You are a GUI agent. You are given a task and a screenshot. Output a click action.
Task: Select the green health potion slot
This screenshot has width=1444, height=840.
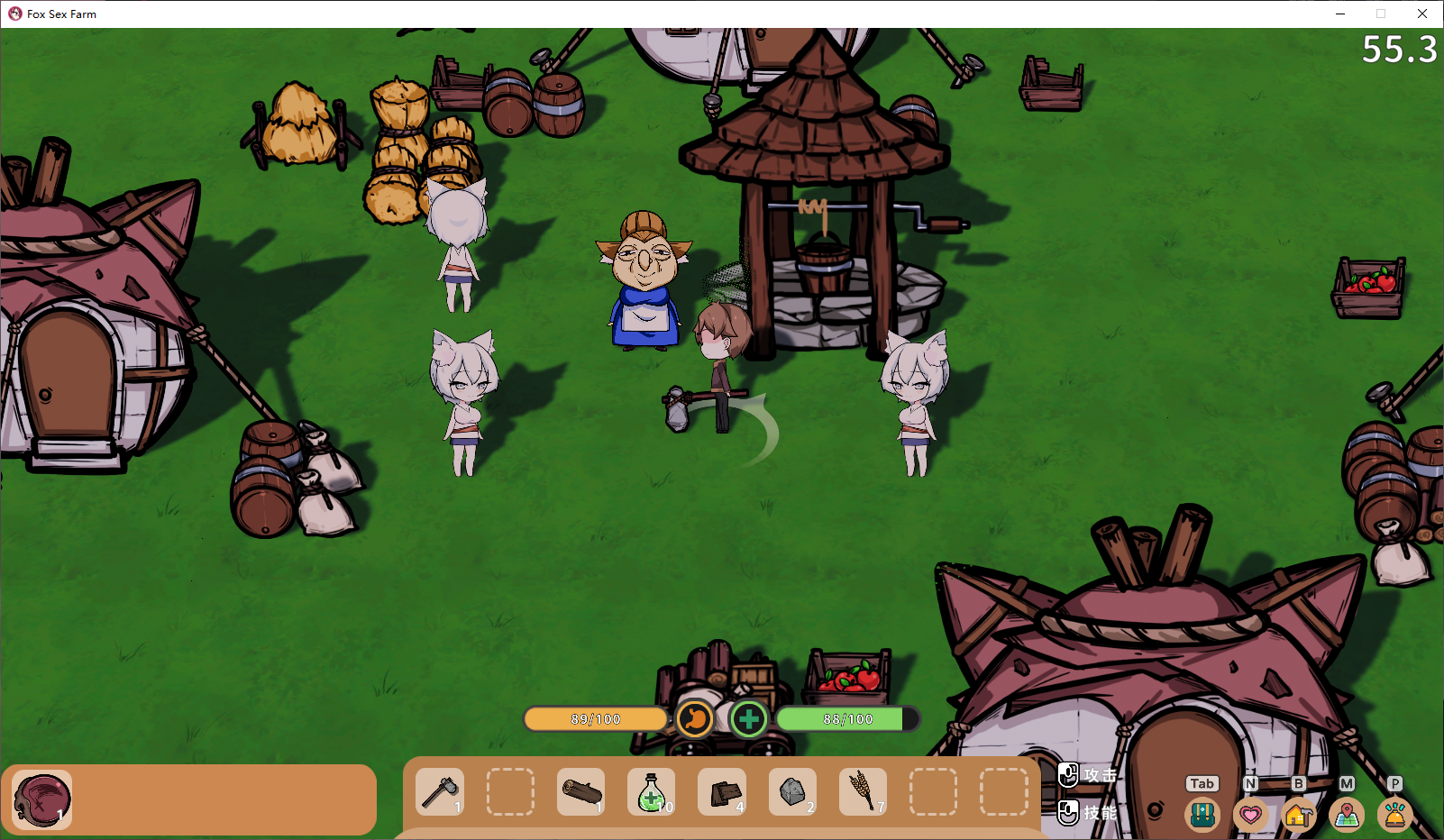point(651,792)
